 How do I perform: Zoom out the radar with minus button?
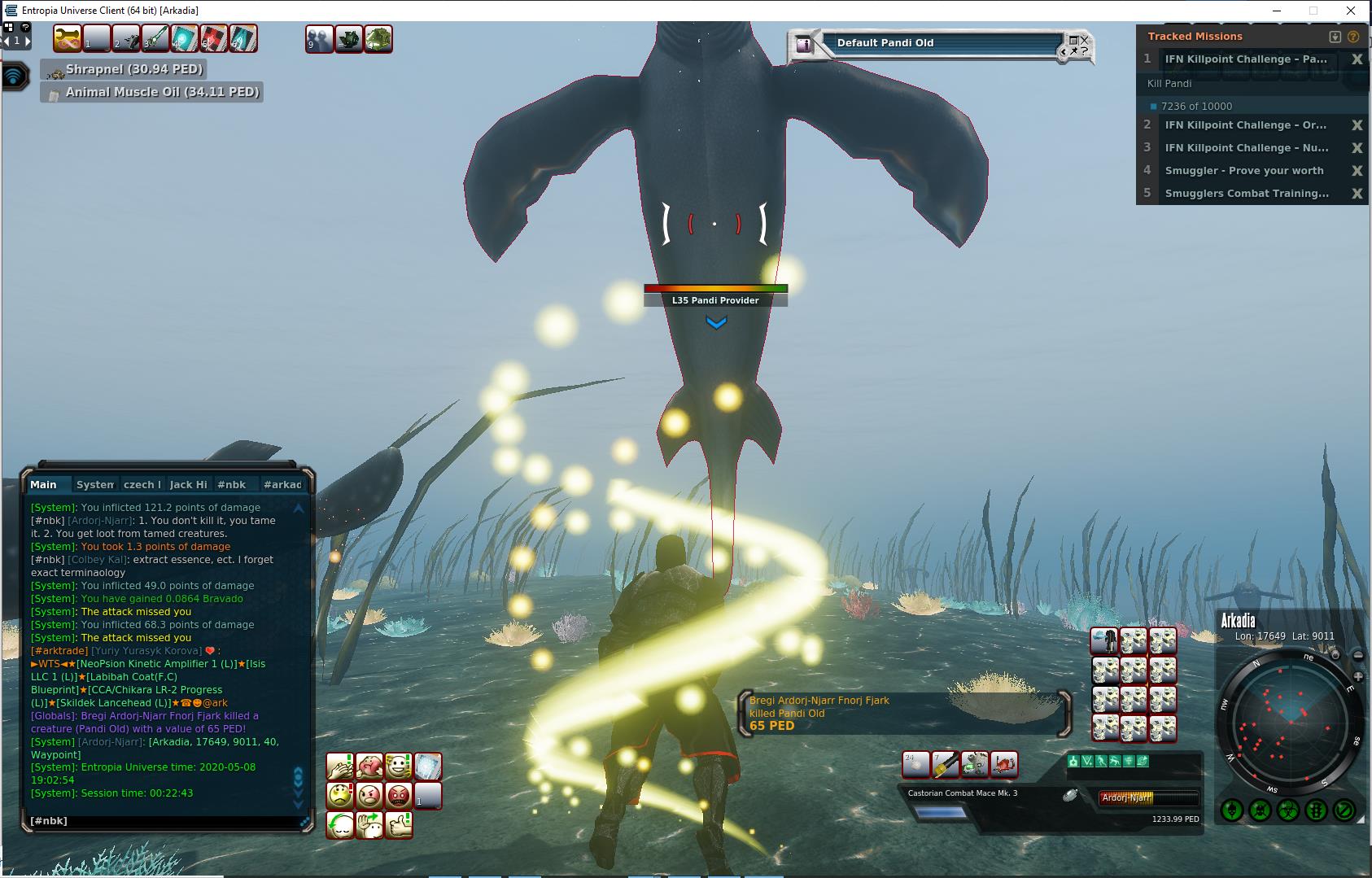click(1359, 656)
